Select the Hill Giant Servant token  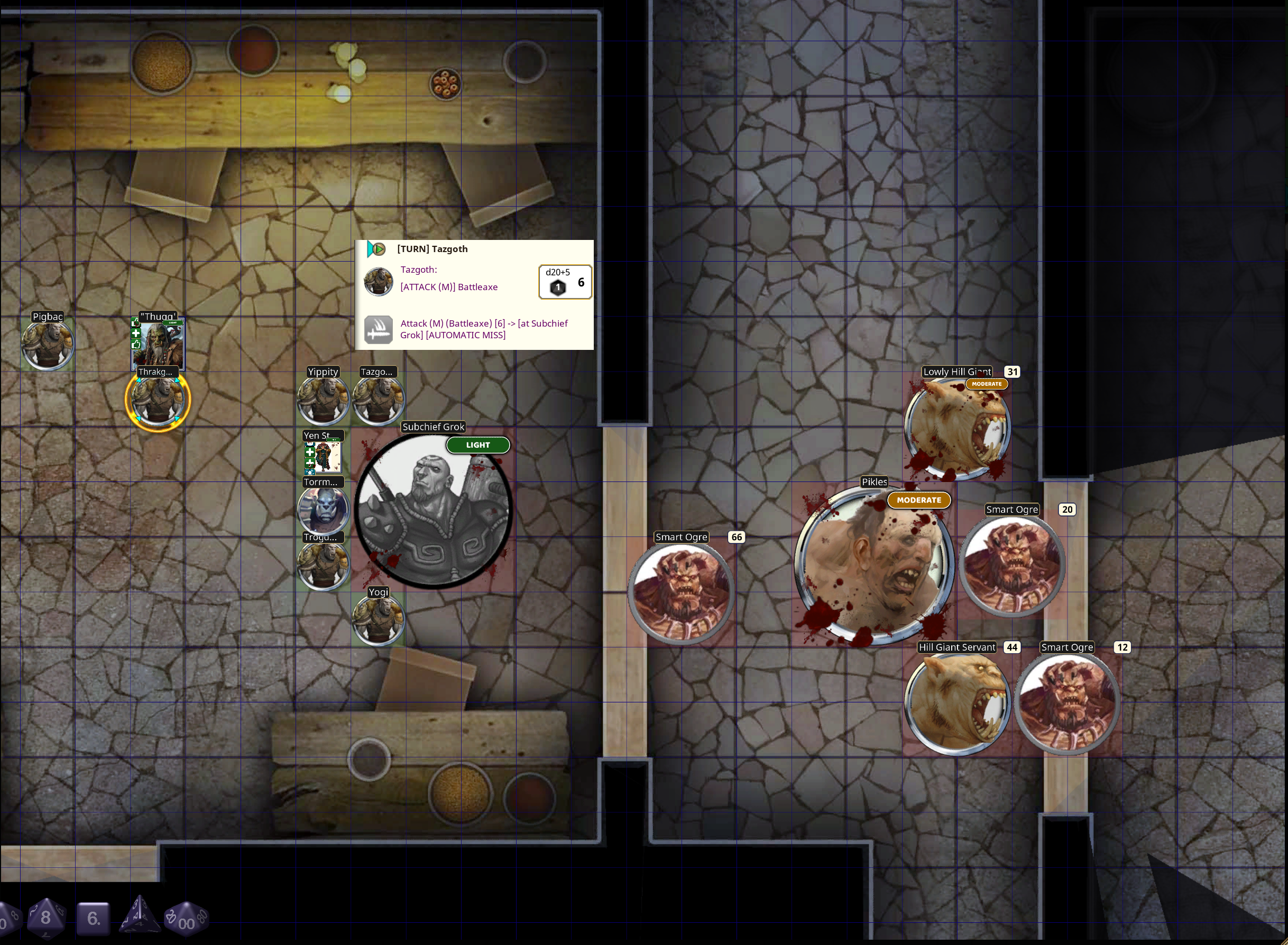point(956,703)
